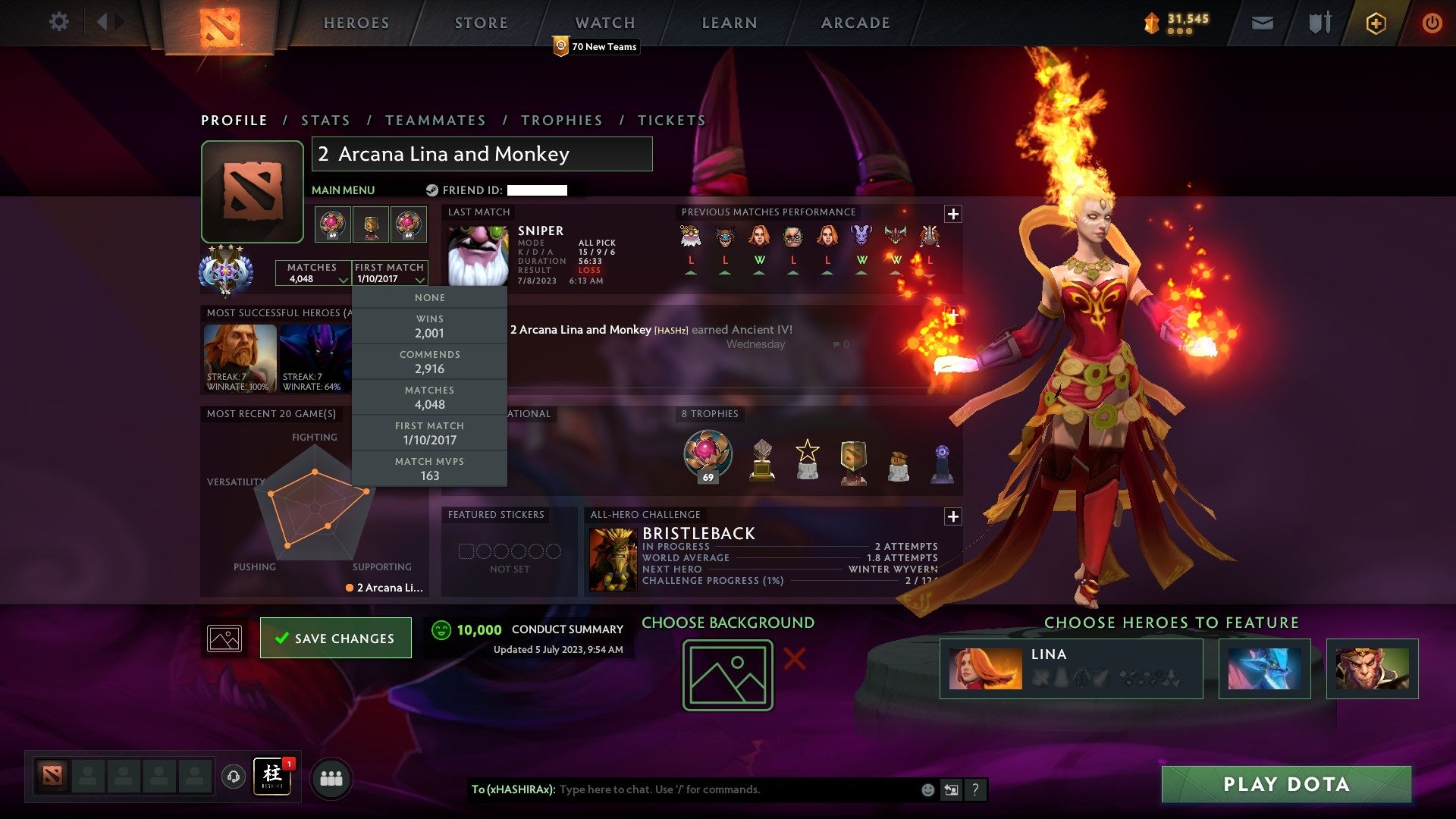Screen dimensions: 1456x819
Task: Switch to the STATS tab
Action: 325,120
